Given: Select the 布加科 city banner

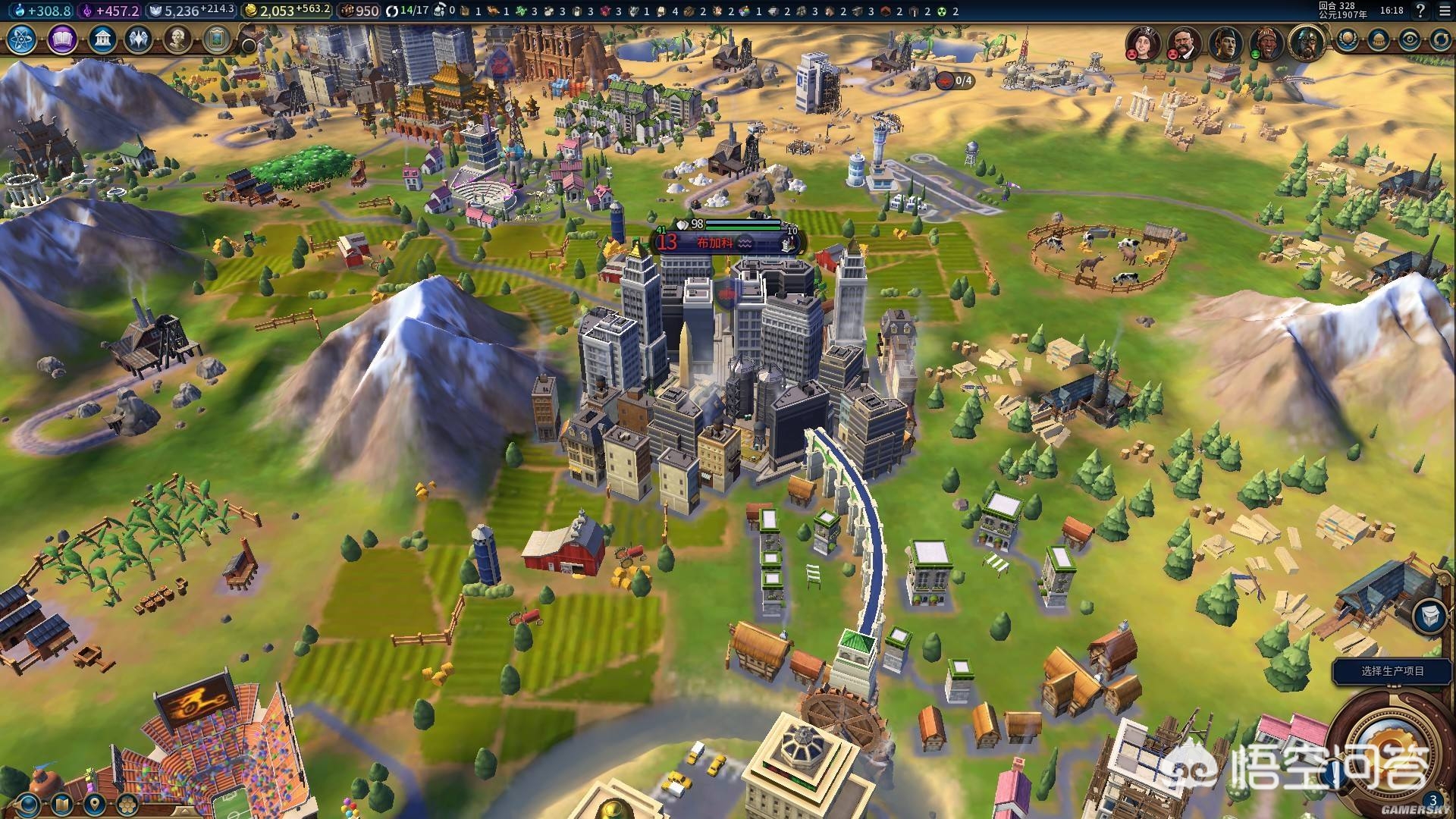Looking at the screenshot, I should [x=716, y=243].
